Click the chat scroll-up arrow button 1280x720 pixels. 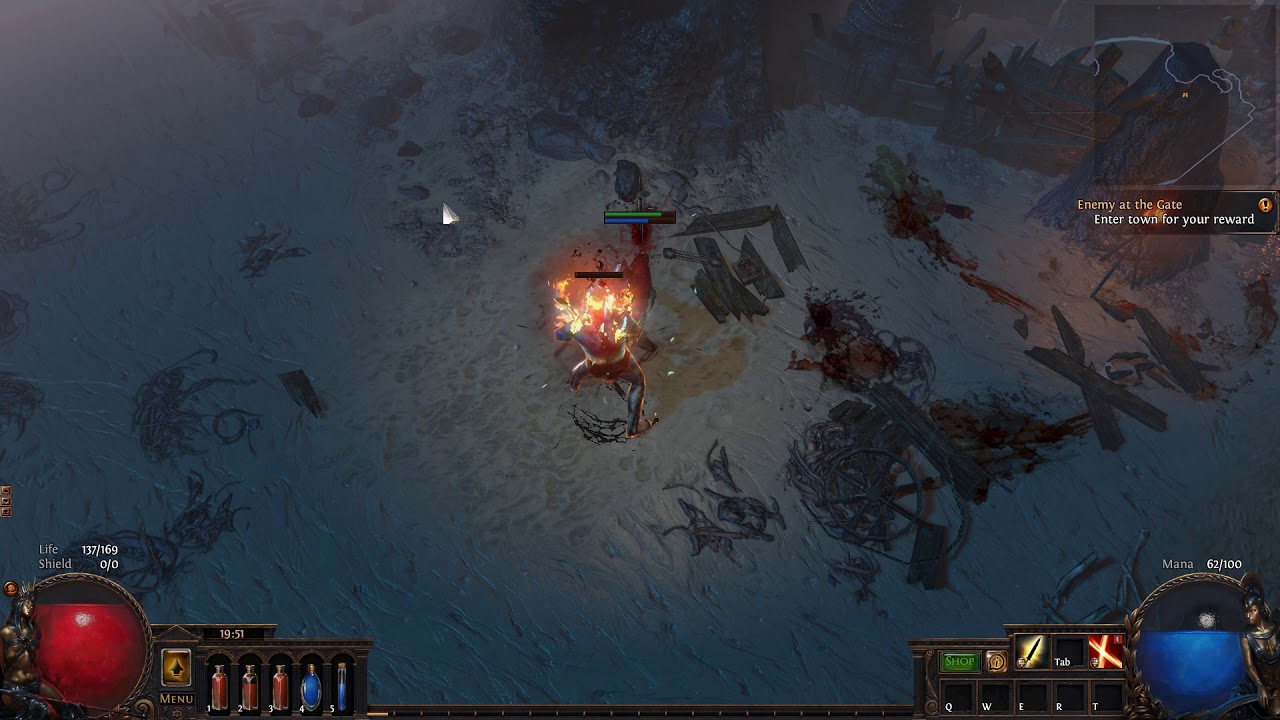click(x=5, y=491)
